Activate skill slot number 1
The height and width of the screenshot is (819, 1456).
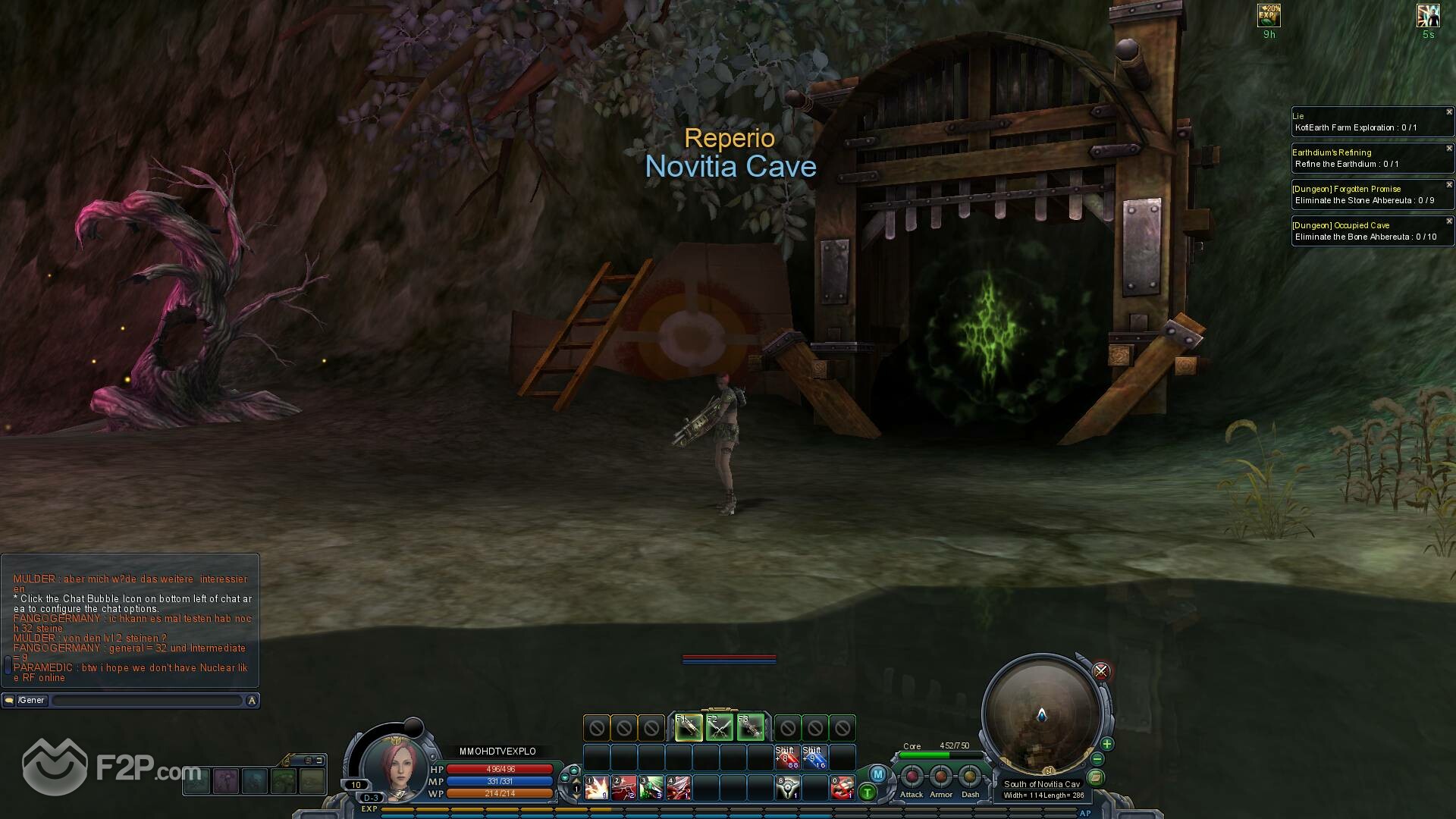pyautogui.click(x=597, y=787)
